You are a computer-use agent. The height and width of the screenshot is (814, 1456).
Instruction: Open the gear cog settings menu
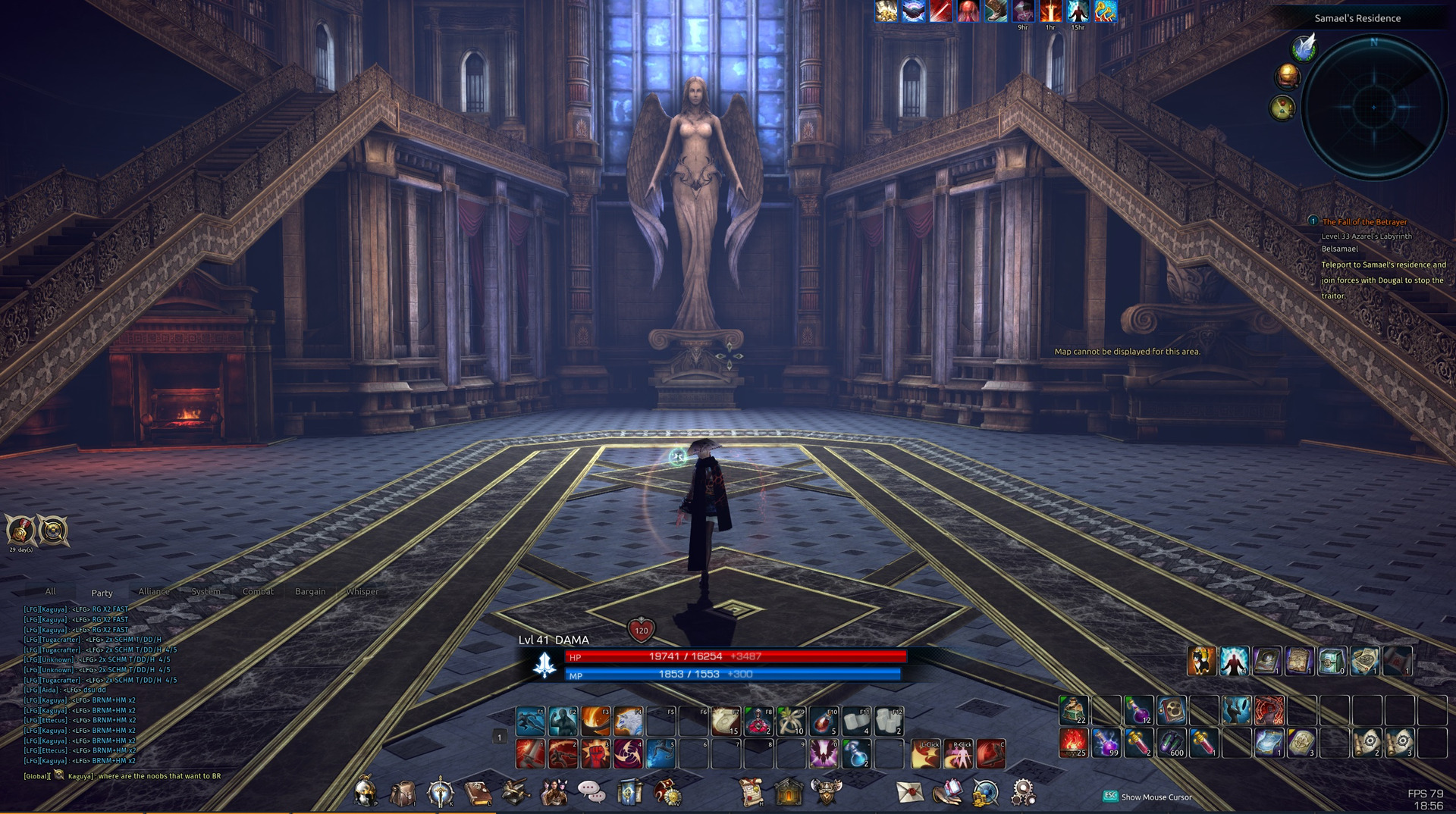[1022, 792]
